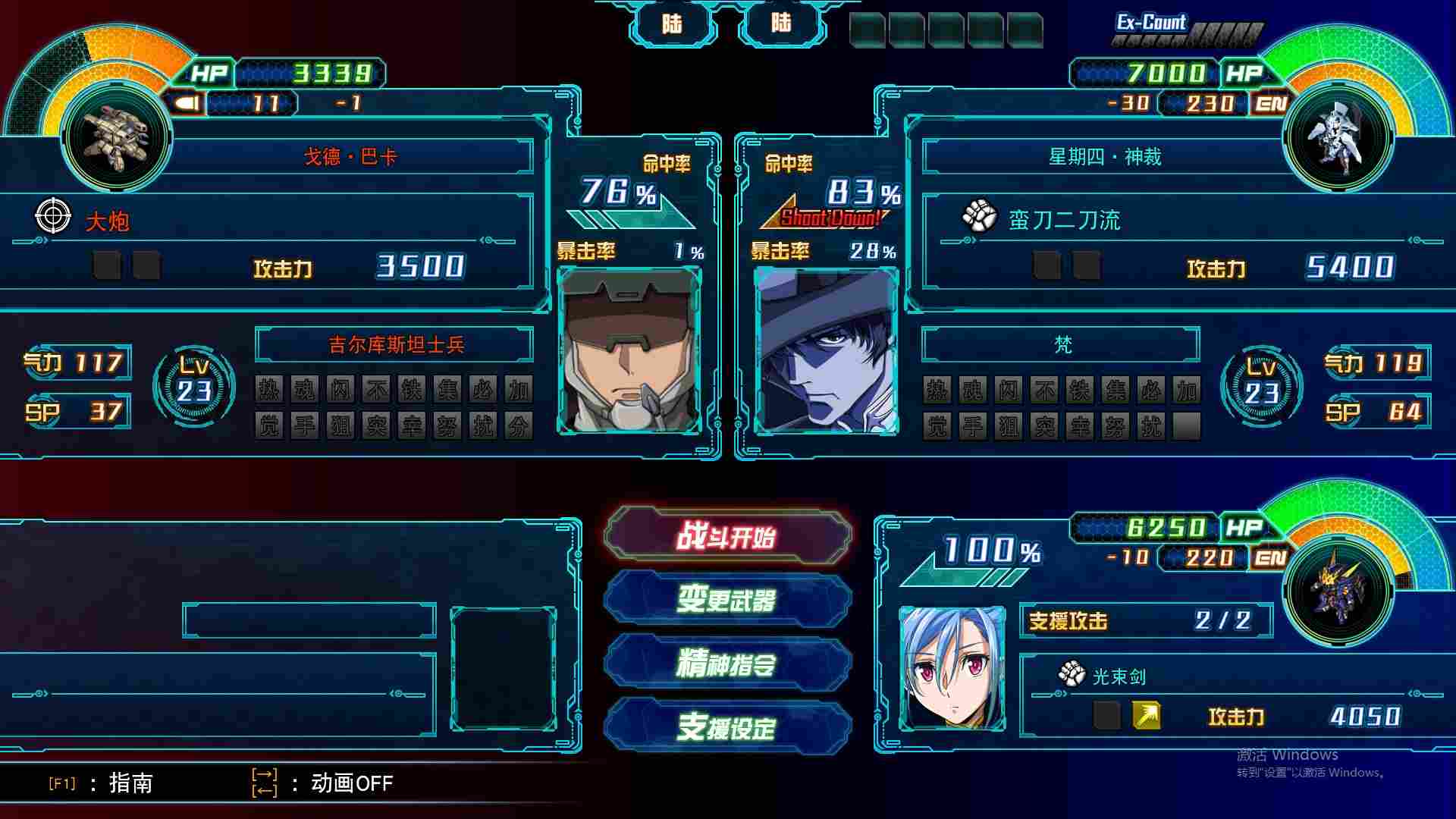This screenshot has width=1456, height=819.
Task: Select 支援设定 support settings
Action: (727, 728)
